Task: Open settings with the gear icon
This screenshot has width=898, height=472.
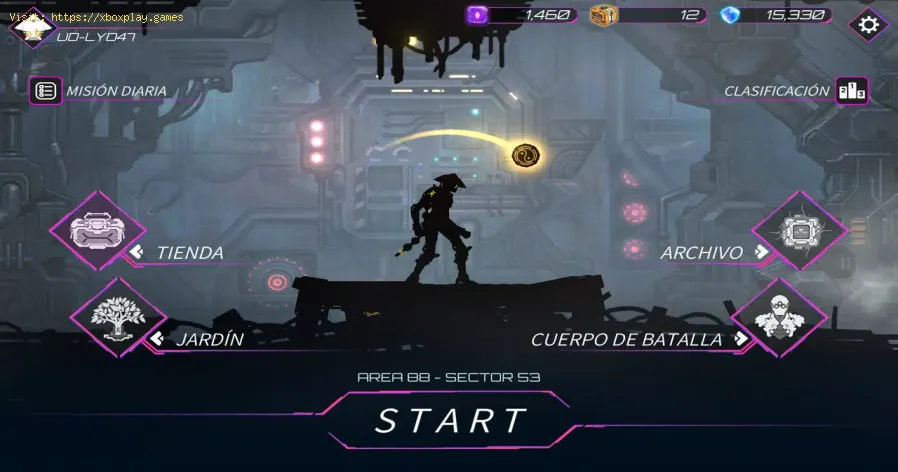Action: click(x=868, y=25)
